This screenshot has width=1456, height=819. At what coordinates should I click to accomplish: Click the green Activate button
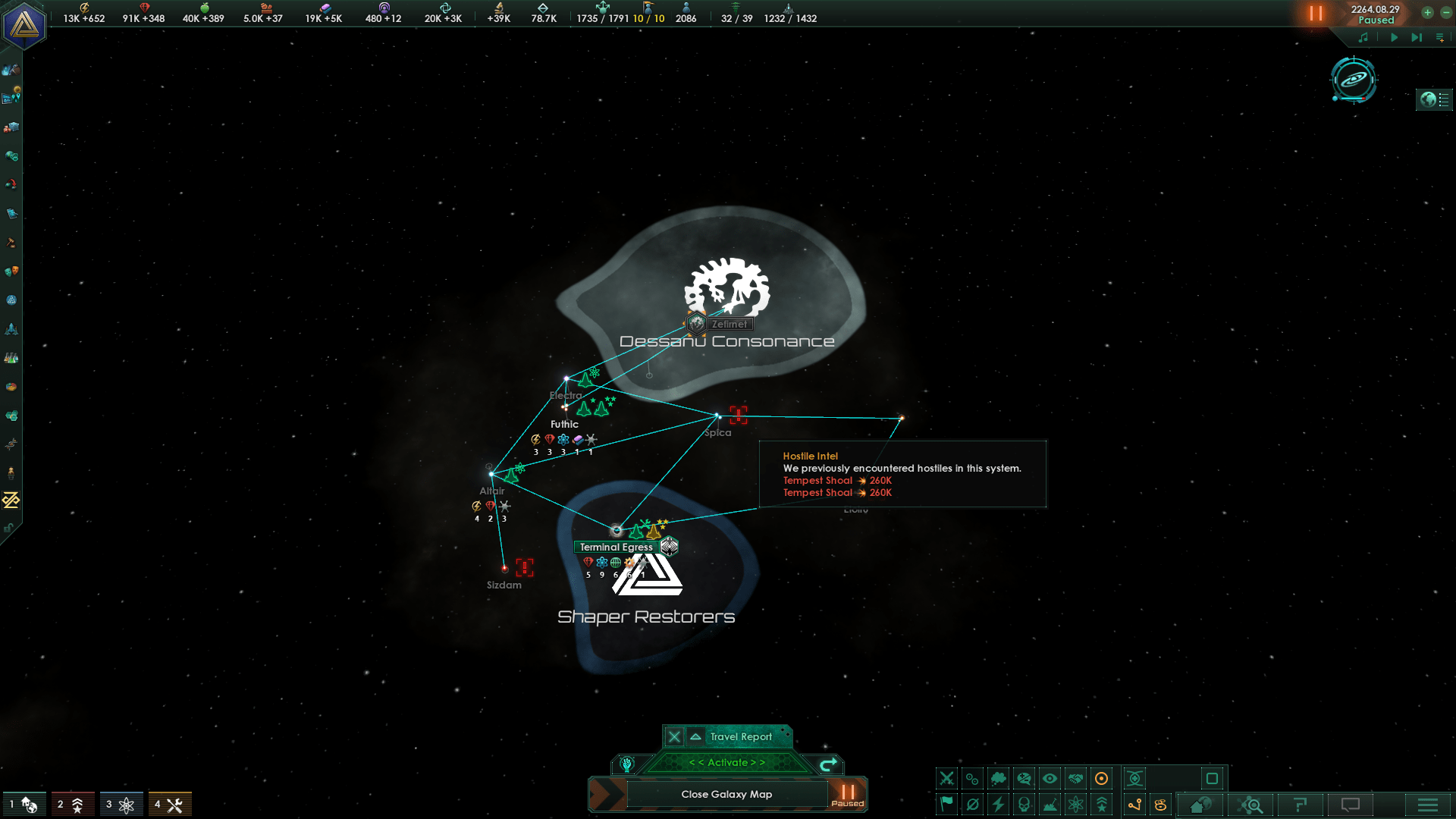[726, 763]
